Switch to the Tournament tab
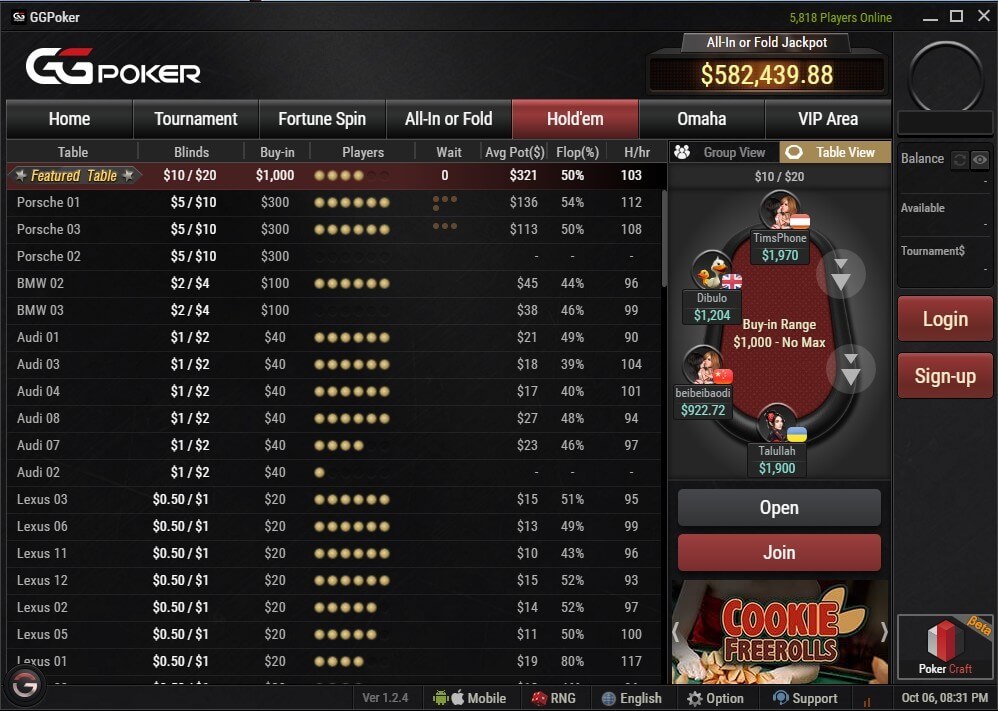Image resolution: width=998 pixels, height=711 pixels. 196,119
